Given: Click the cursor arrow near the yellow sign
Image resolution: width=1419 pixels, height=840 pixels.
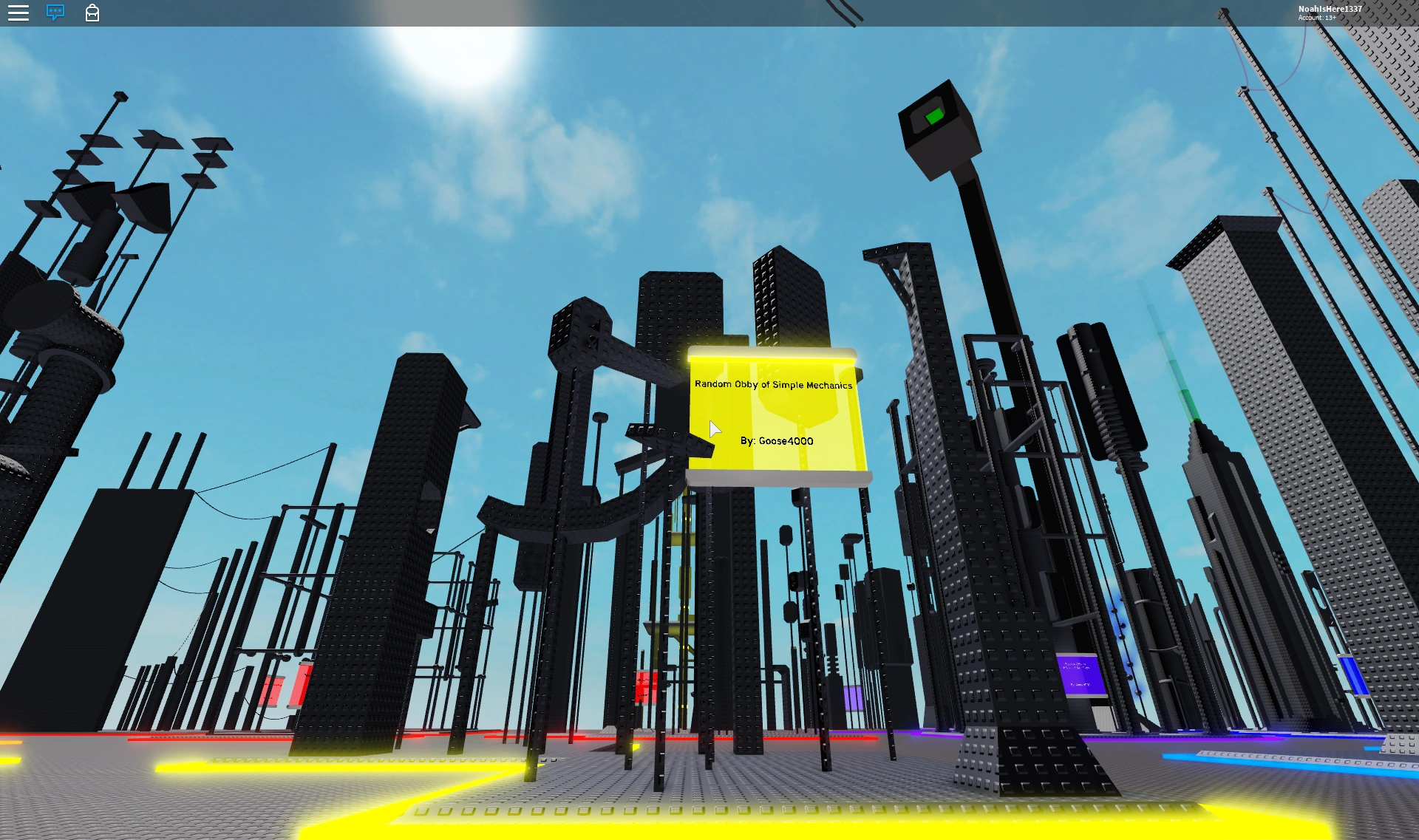Looking at the screenshot, I should [715, 428].
